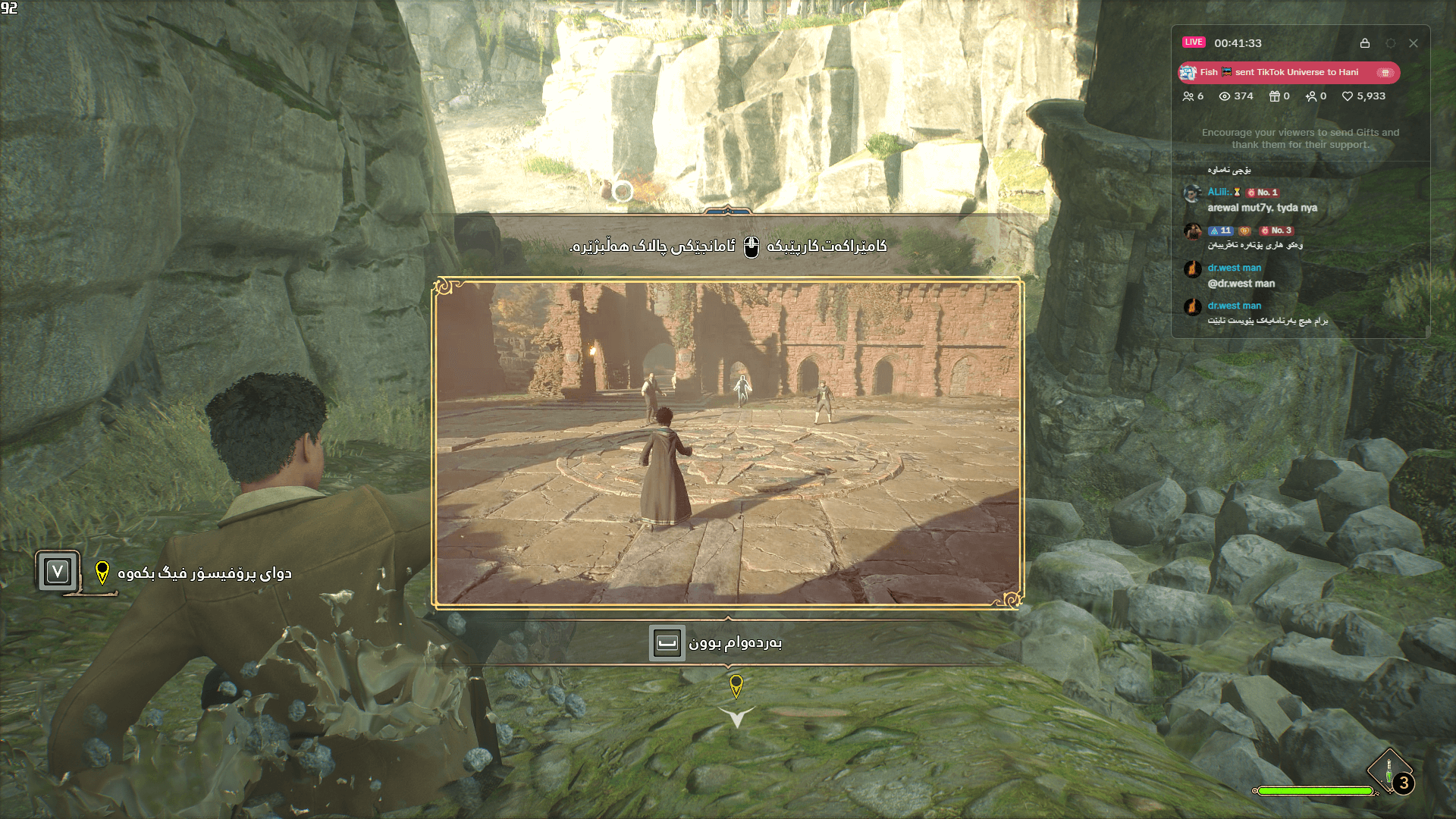Click the lock icon on the Live overlay

pyautogui.click(x=1367, y=43)
